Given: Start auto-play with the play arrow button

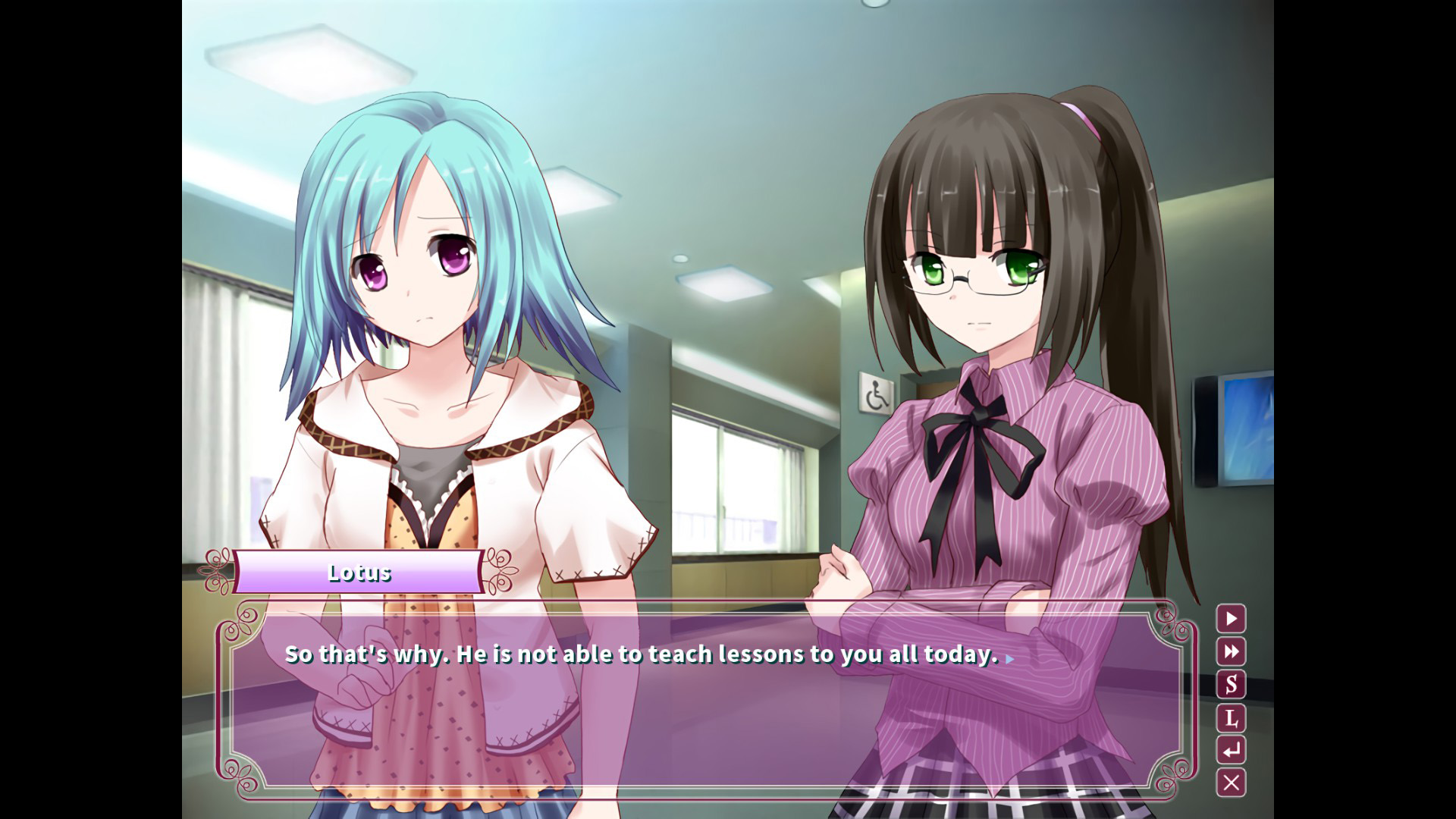Looking at the screenshot, I should 1231,619.
